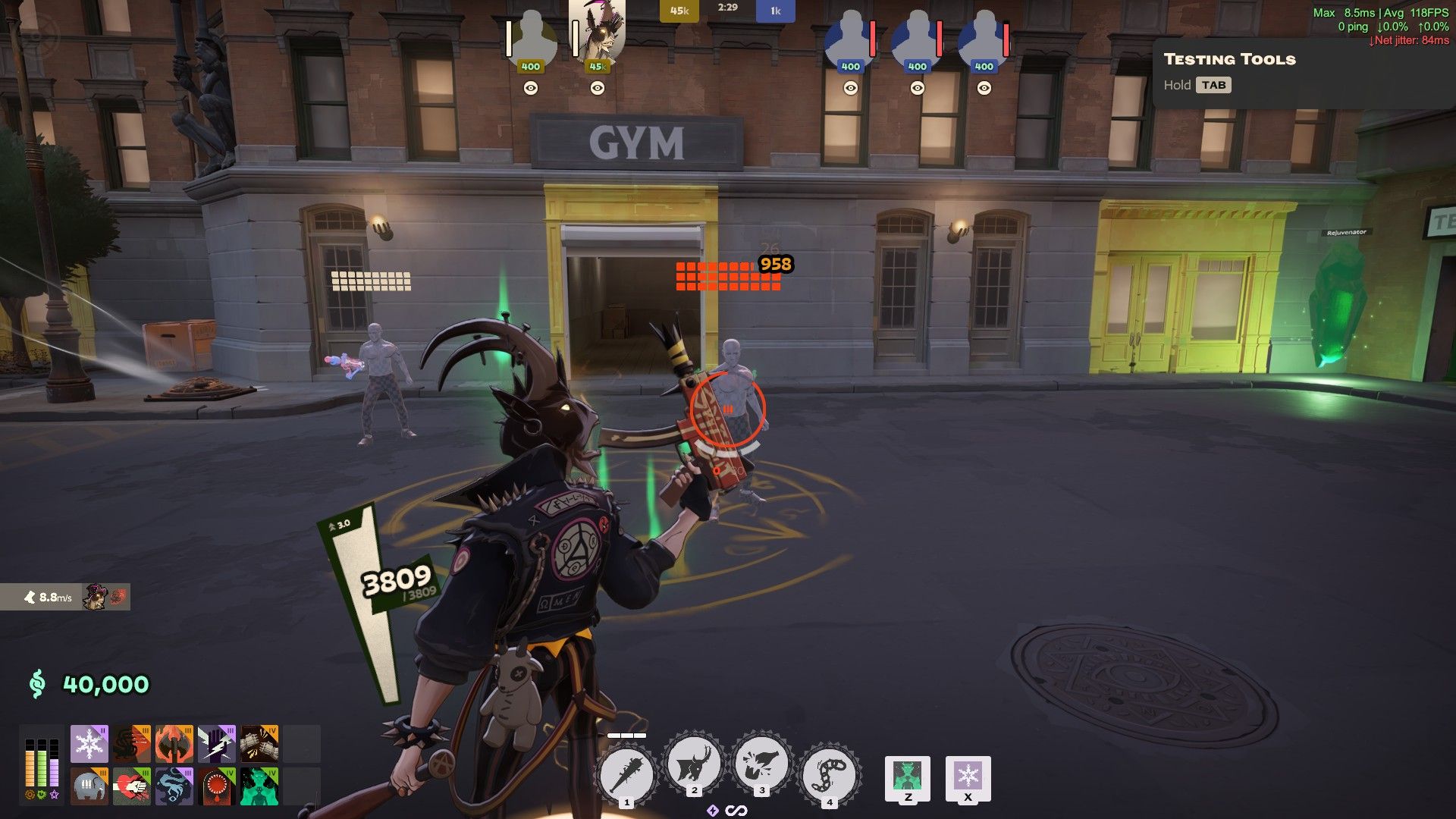
Task: Select the blue swirling spirit item
Action: tap(174, 786)
